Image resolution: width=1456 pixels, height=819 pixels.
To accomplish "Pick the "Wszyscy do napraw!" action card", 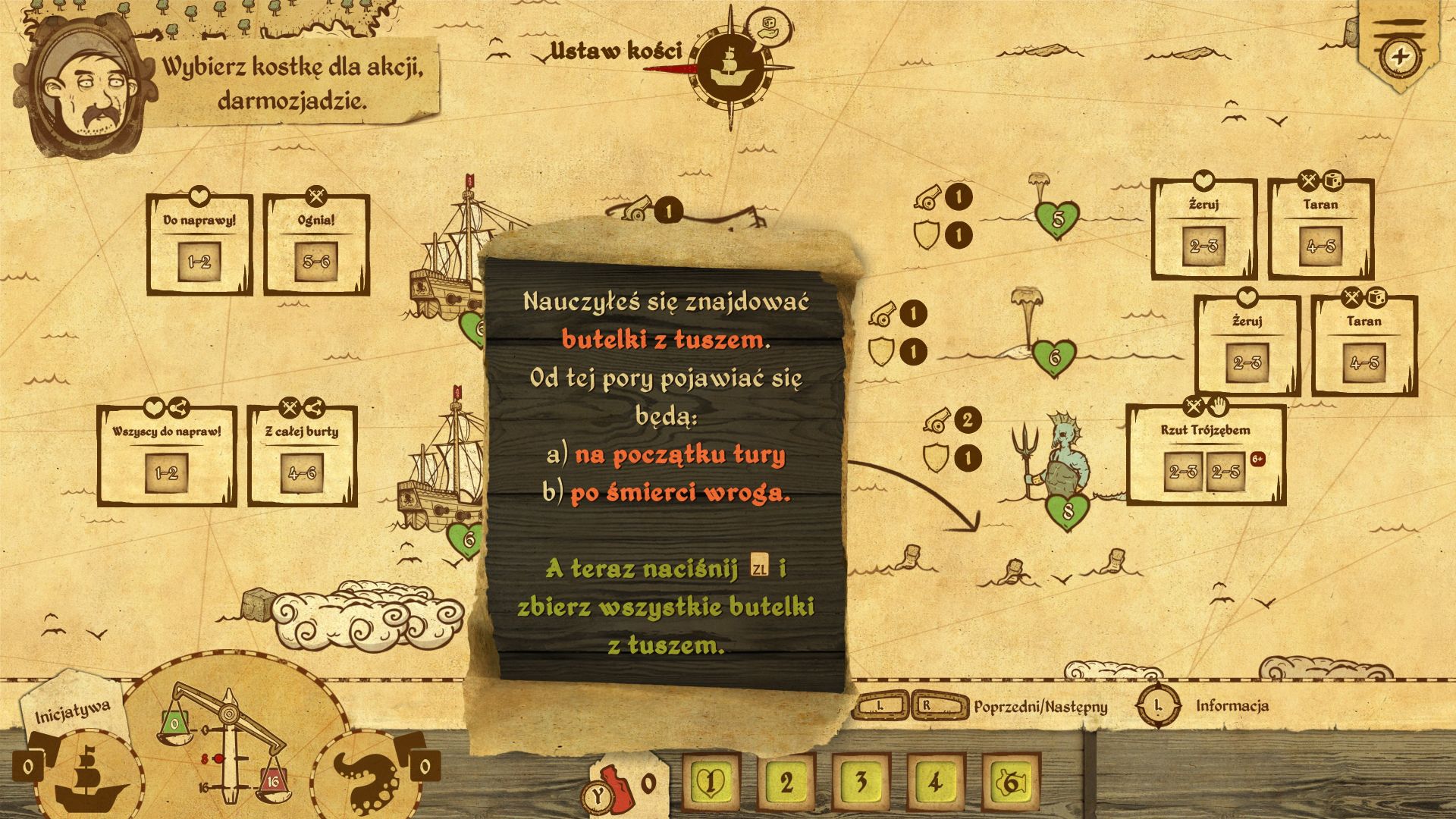I will pyautogui.click(x=166, y=457).
